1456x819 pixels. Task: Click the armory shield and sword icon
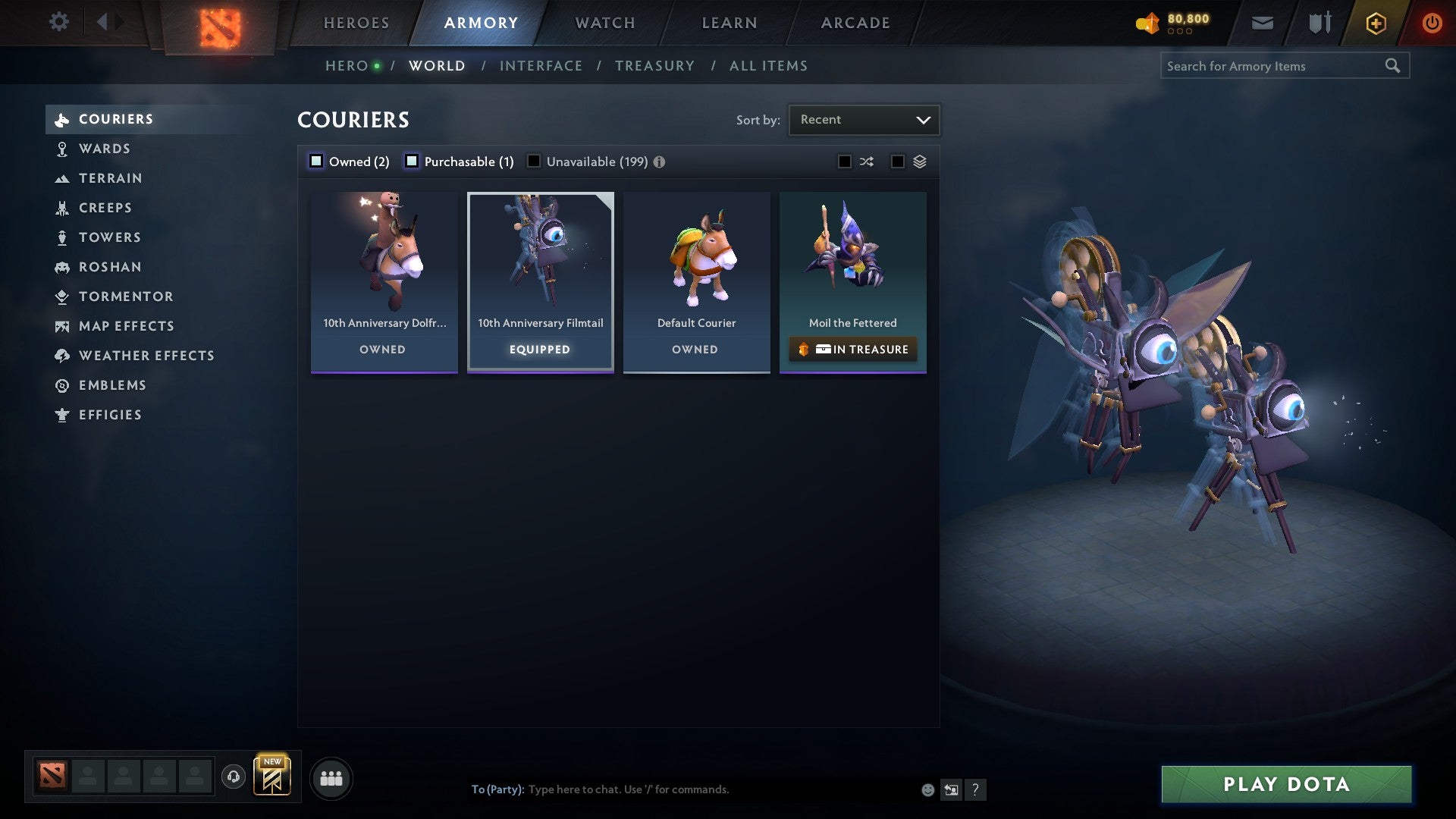coord(1318,22)
